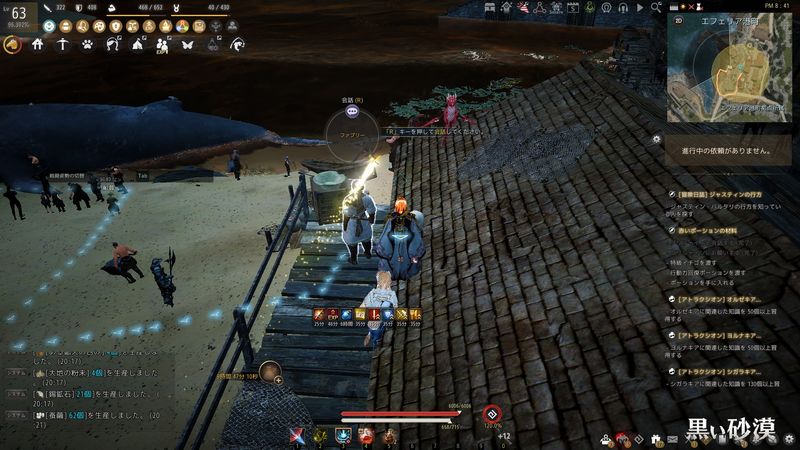Viewport: 800px width, 450px height.
Task: Click the Black Spirit rage gauge icon
Action: pyautogui.click(x=491, y=414)
